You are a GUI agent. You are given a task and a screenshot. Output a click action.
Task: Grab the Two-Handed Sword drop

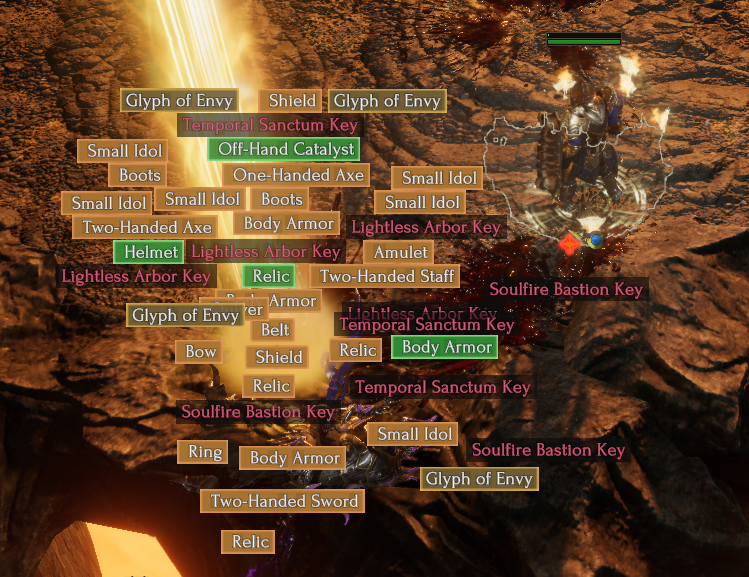pyautogui.click(x=285, y=501)
